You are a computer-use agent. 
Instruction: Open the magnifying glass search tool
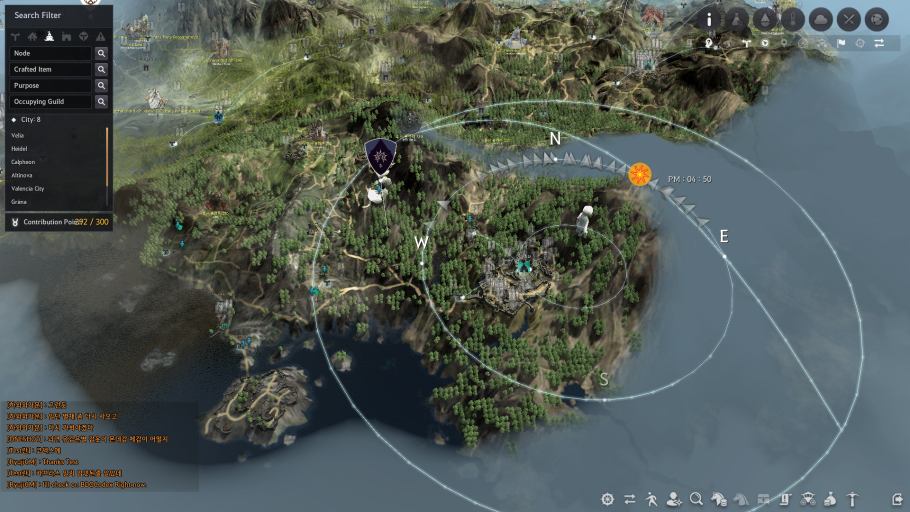click(x=696, y=498)
